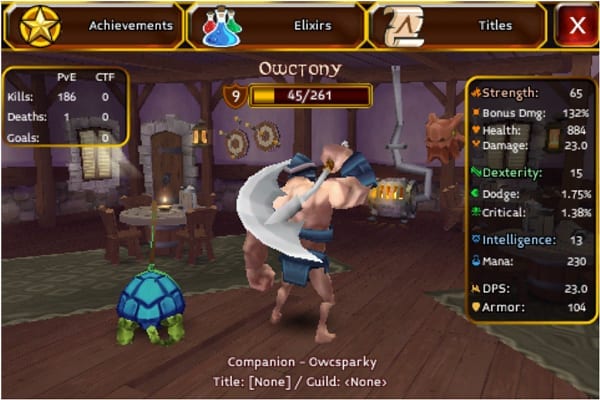Close the character screen with red X

577,25
